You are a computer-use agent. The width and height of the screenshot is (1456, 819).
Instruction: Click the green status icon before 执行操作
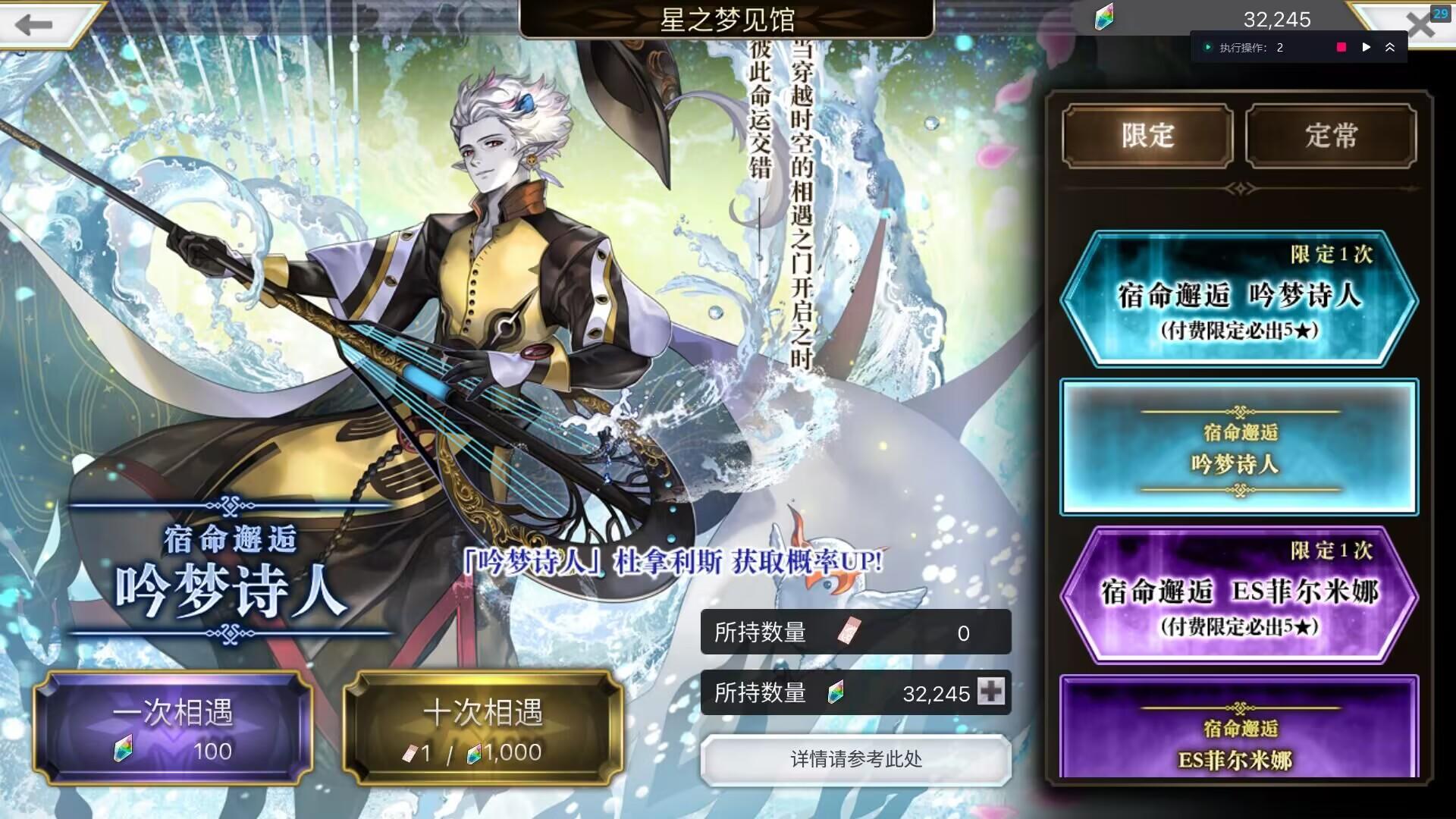click(x=1209, y=47)
